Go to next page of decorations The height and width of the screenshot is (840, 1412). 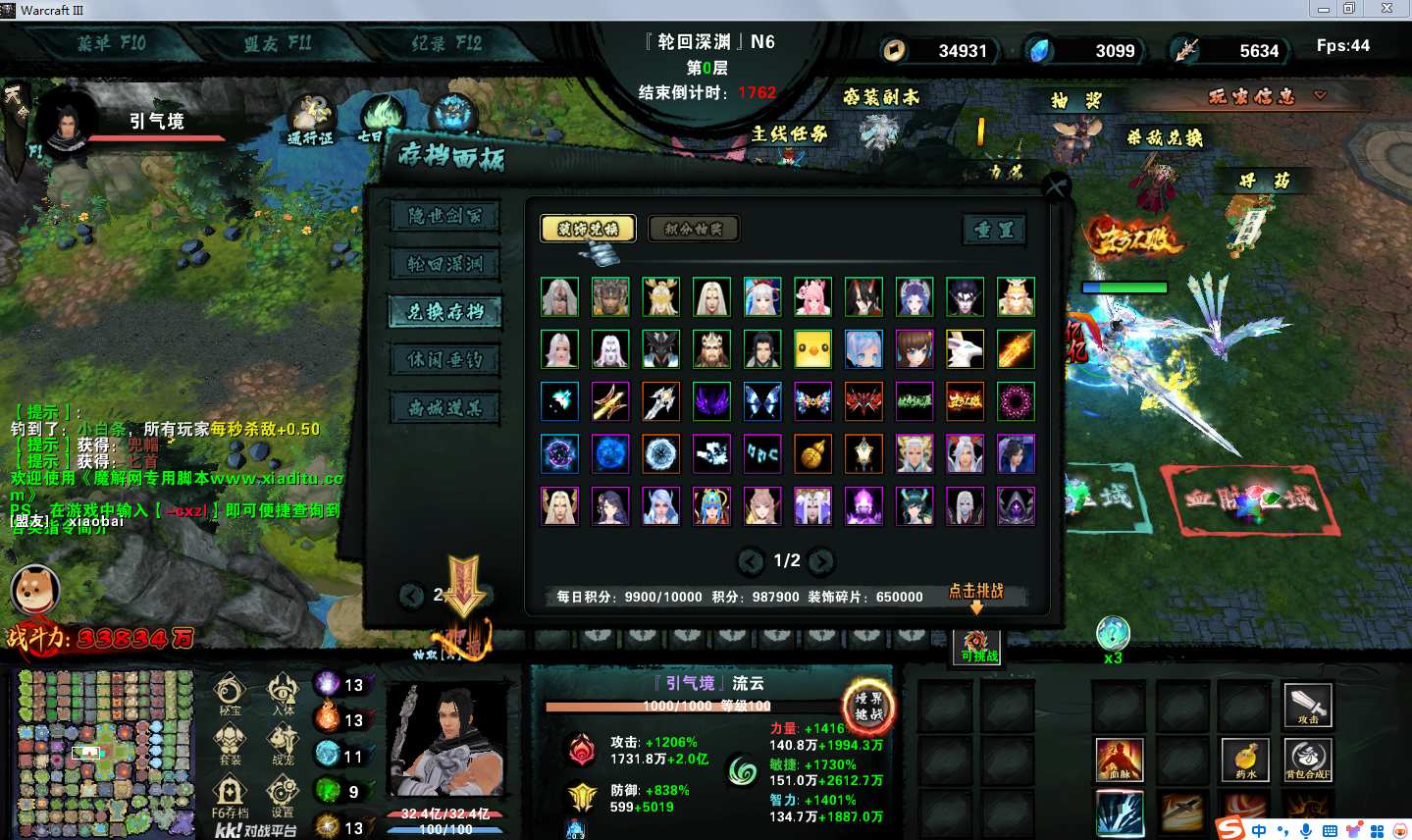coord(821,561)
